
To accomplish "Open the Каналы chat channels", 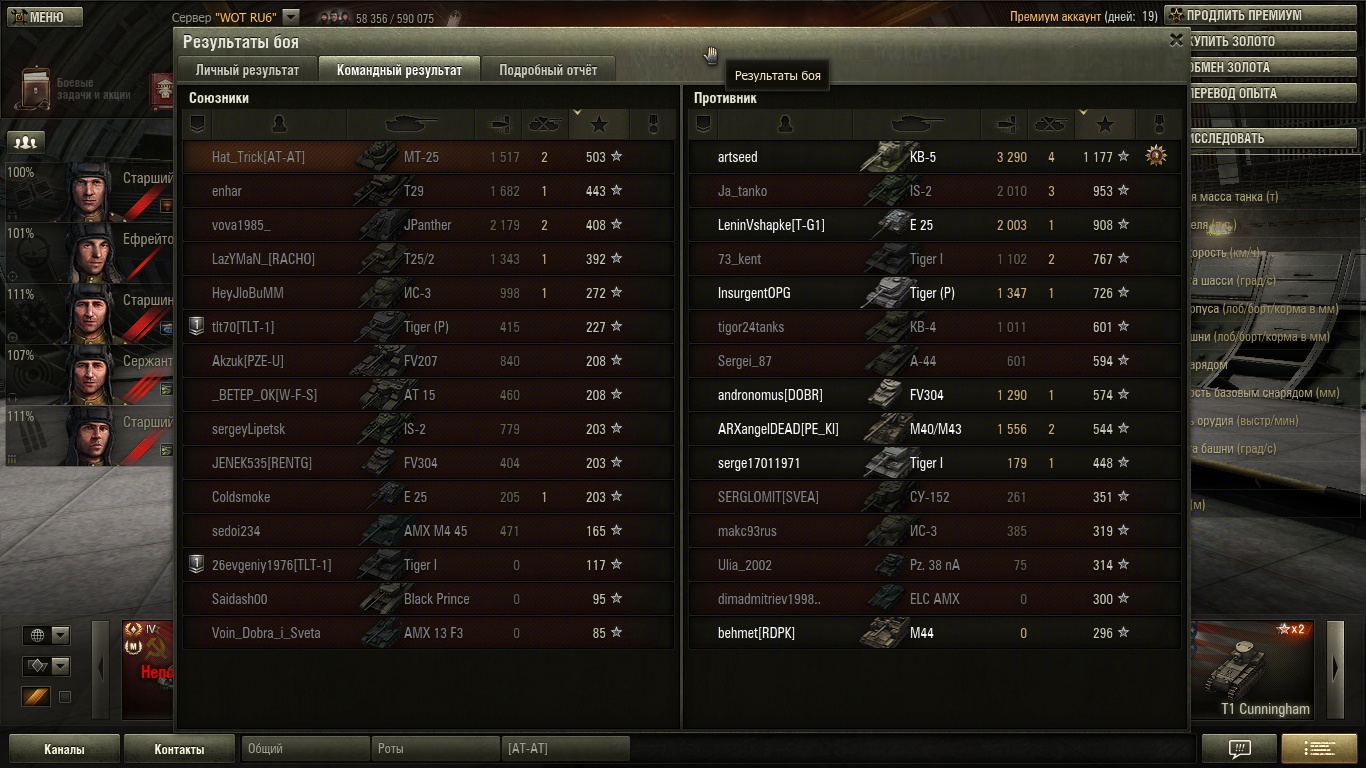I will tap(64, 749).
